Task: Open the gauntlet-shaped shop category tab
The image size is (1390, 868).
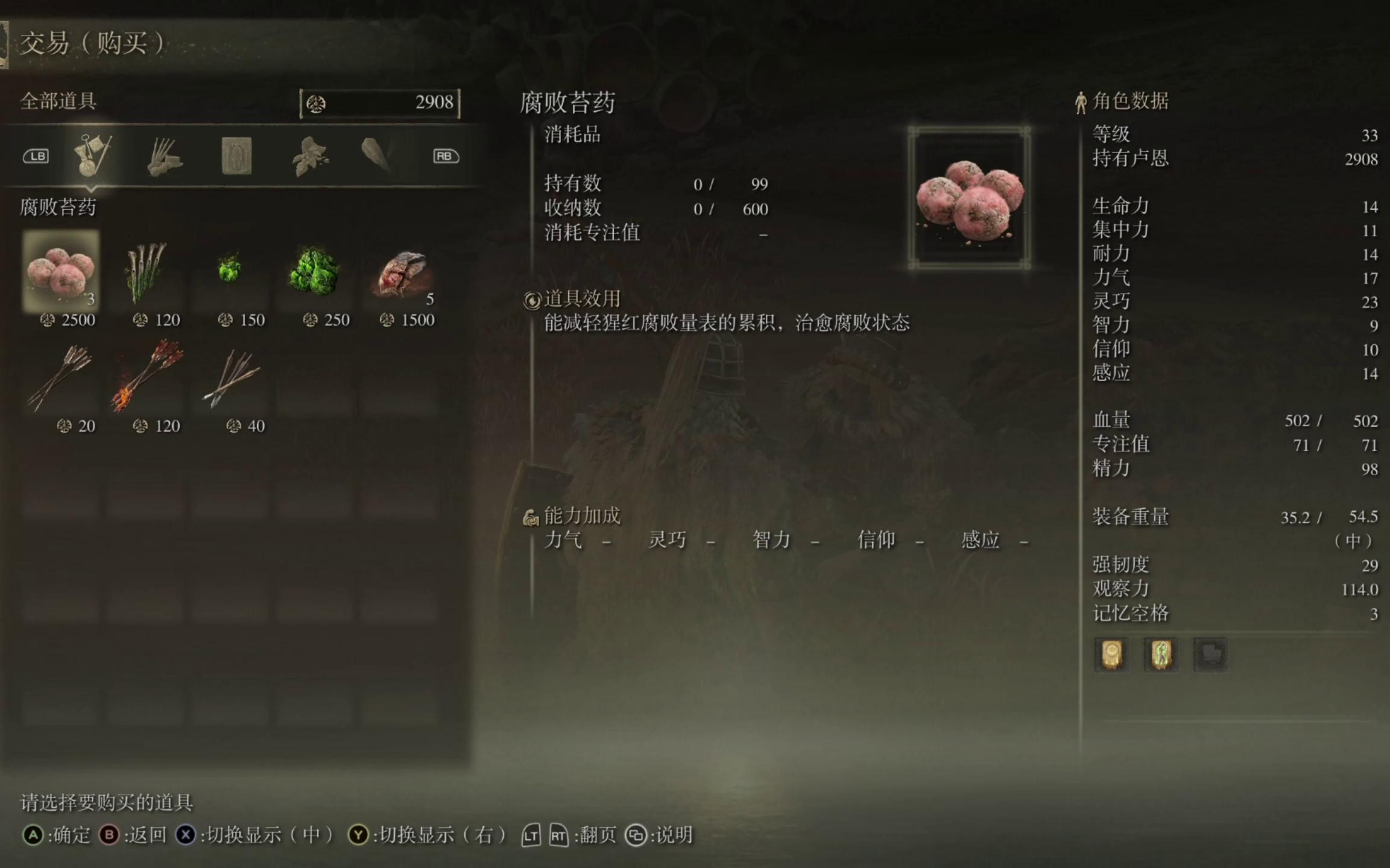Action: tap(164, 157)
